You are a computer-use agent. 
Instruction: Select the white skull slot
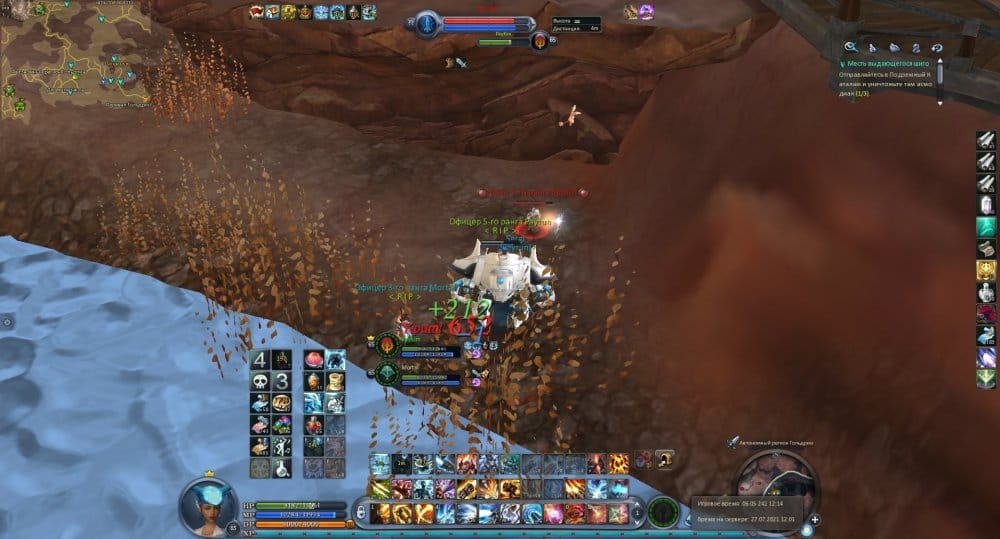pos(259,381)
